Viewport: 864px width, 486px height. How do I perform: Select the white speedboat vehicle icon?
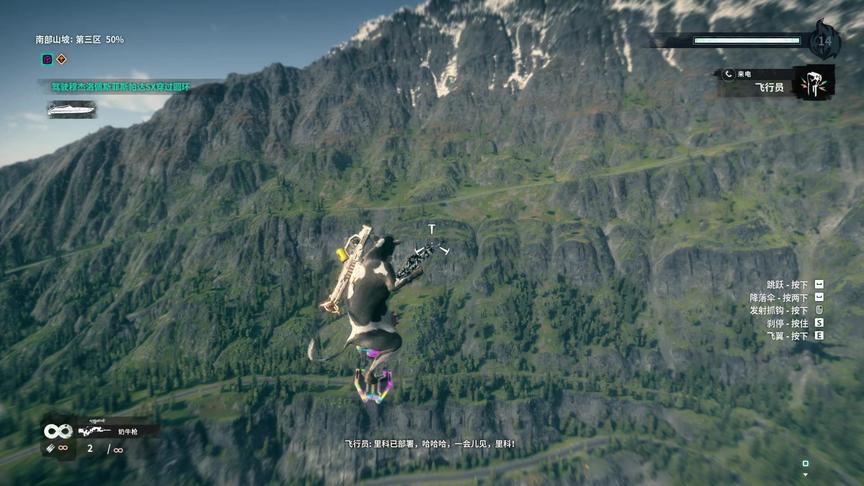[x=71, y=109]
